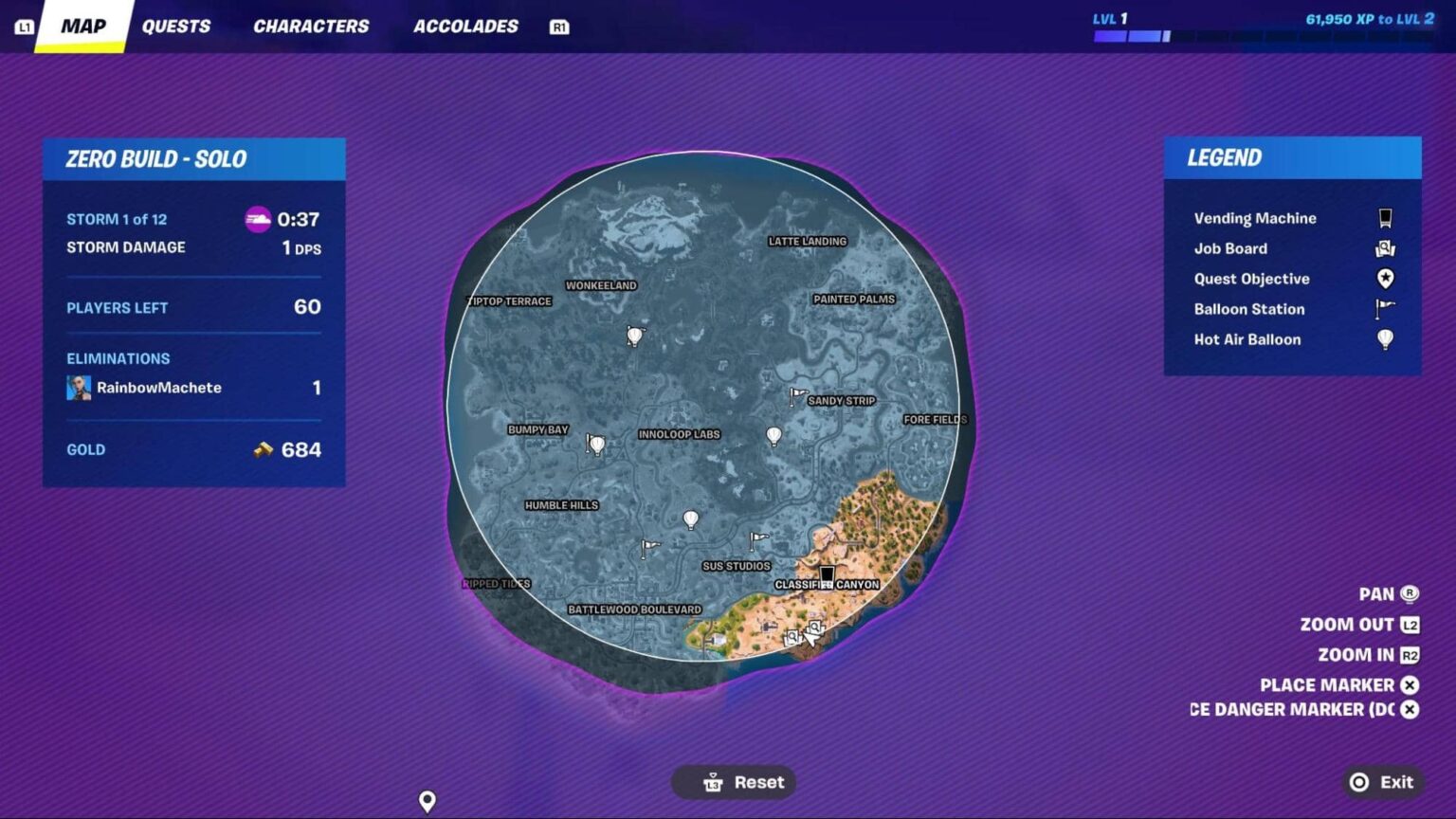The height and width of the screenshot is (819, 1456).
Task: Select the Job Board icon in the Legend
Action: click(x=1385, y=248)
